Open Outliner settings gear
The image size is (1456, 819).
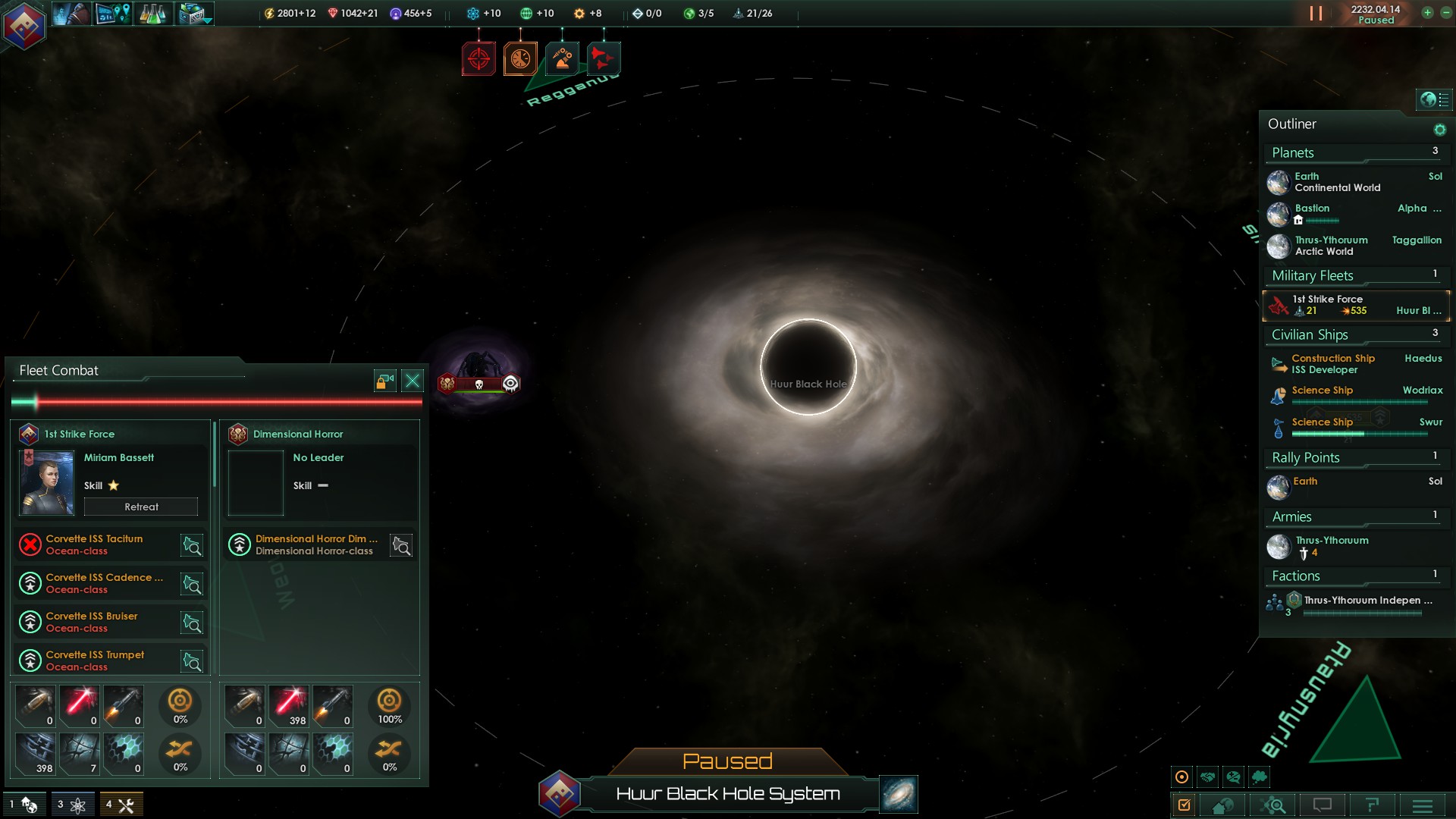click(x=1439, y=130)
